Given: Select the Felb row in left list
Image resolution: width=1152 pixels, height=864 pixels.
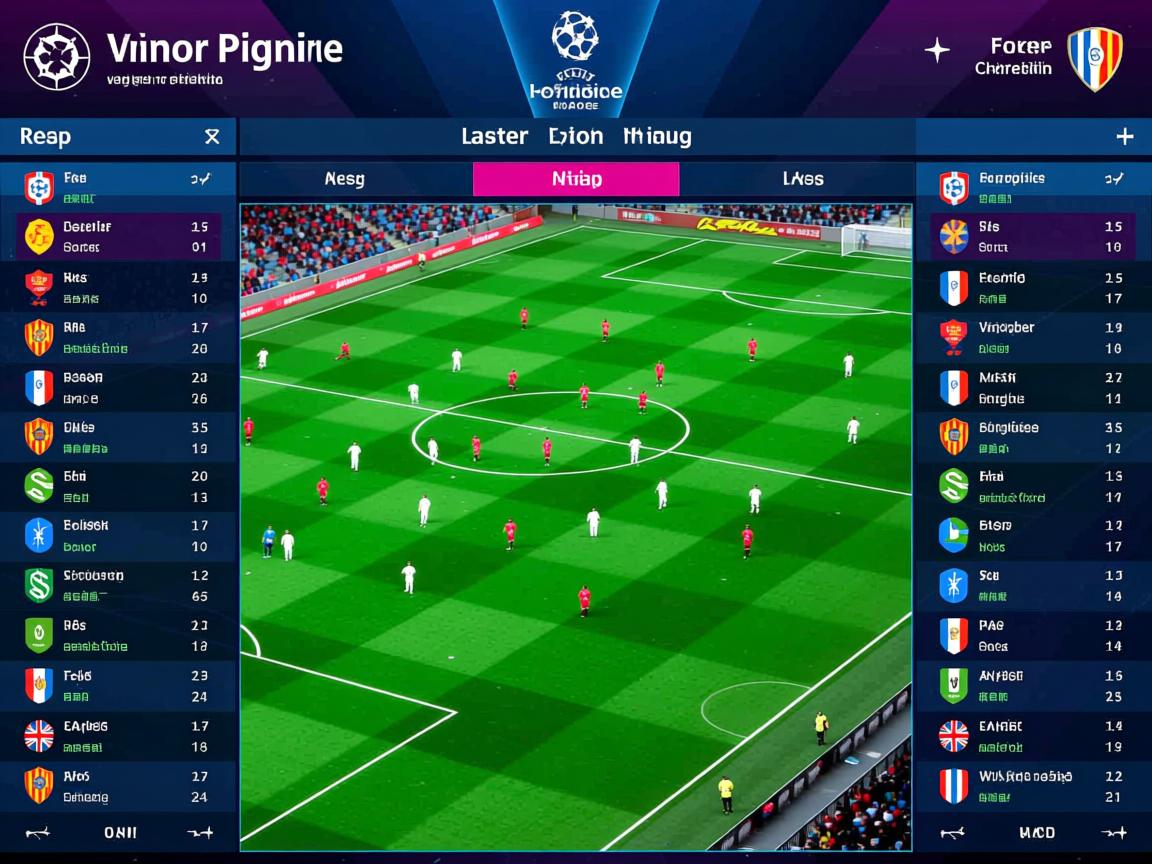Looking at the screenshot, I should point(118,685).
